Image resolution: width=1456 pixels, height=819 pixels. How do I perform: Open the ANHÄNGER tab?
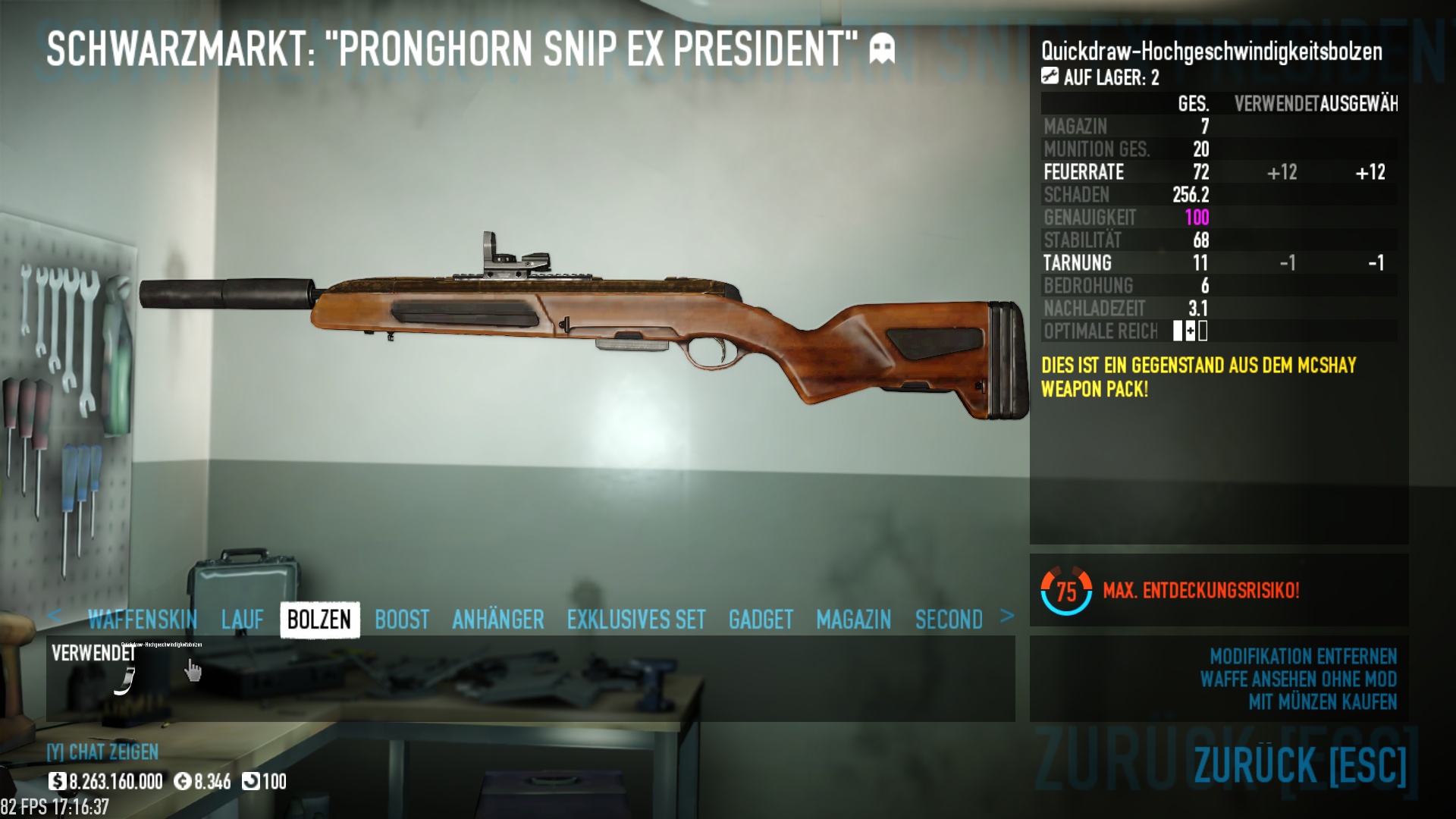click(x=498, y=620)
